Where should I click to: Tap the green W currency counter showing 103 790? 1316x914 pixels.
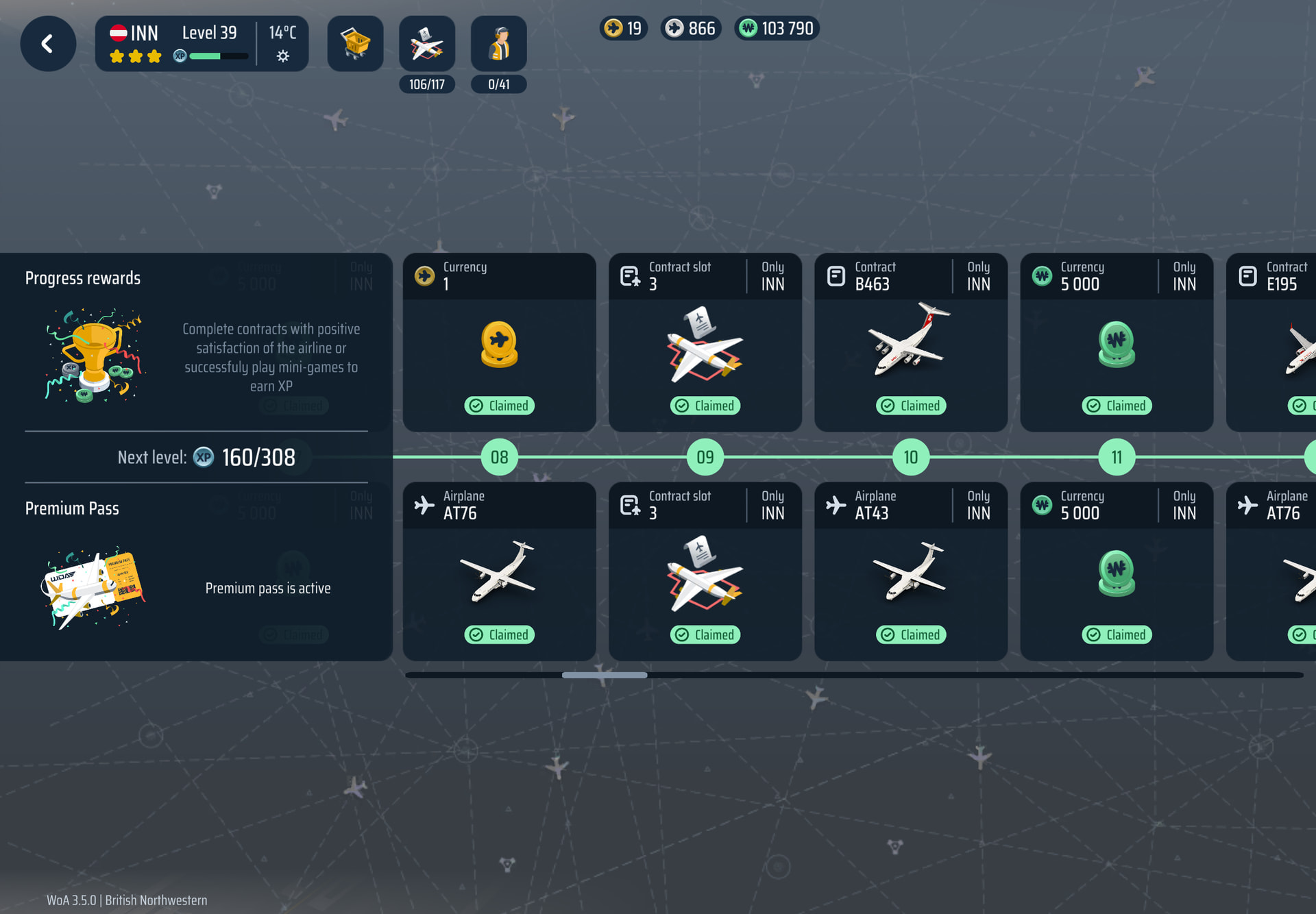pos(777,28)
